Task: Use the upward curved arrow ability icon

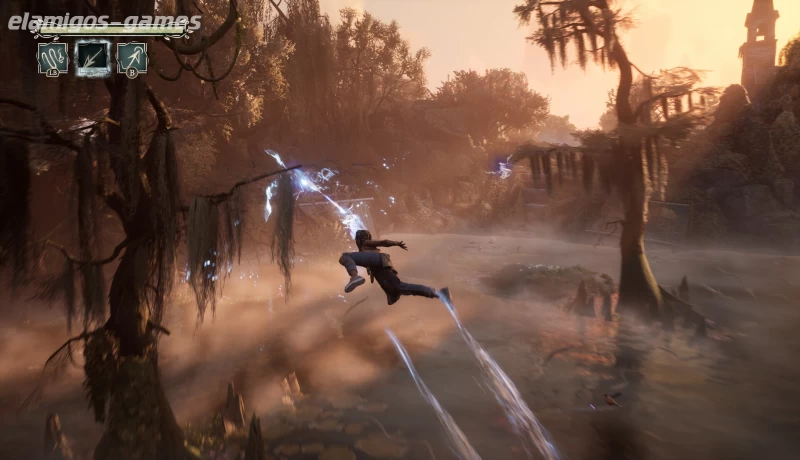Action: (x=132, y=57)
